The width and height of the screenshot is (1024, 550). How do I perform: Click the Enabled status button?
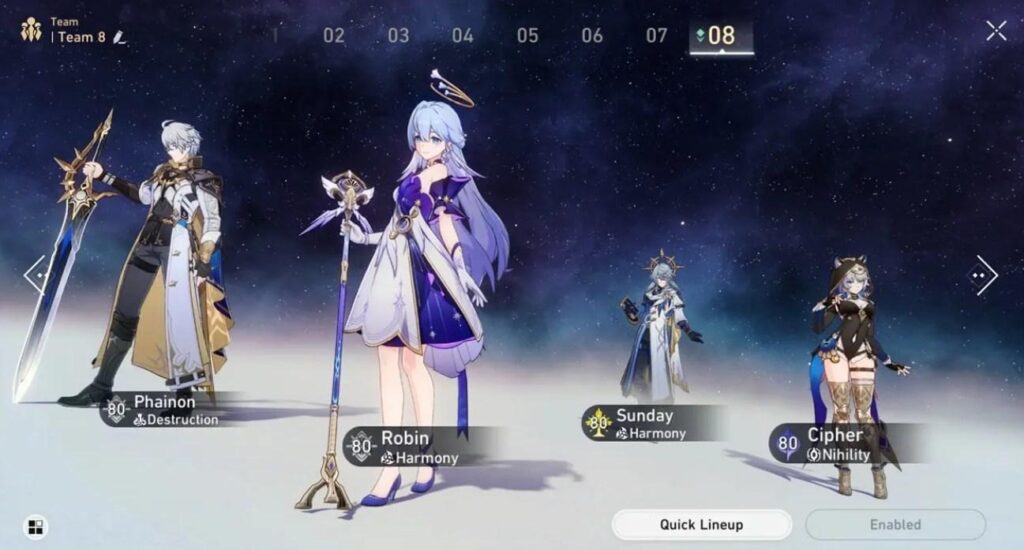click(895, 524)
